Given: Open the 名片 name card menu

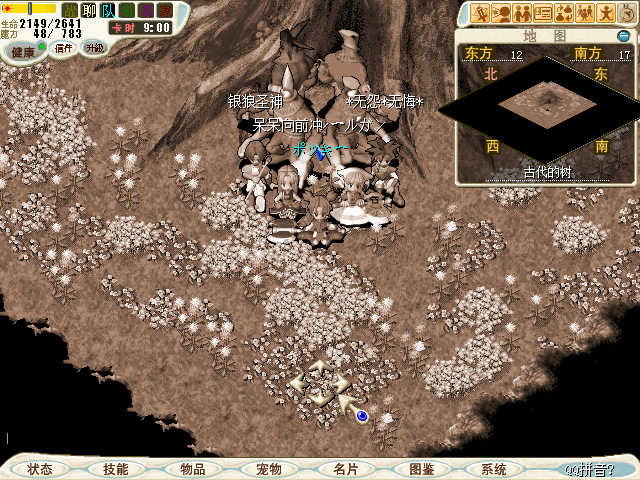Looking at the screenshot, I should click(x=344, y=468).
